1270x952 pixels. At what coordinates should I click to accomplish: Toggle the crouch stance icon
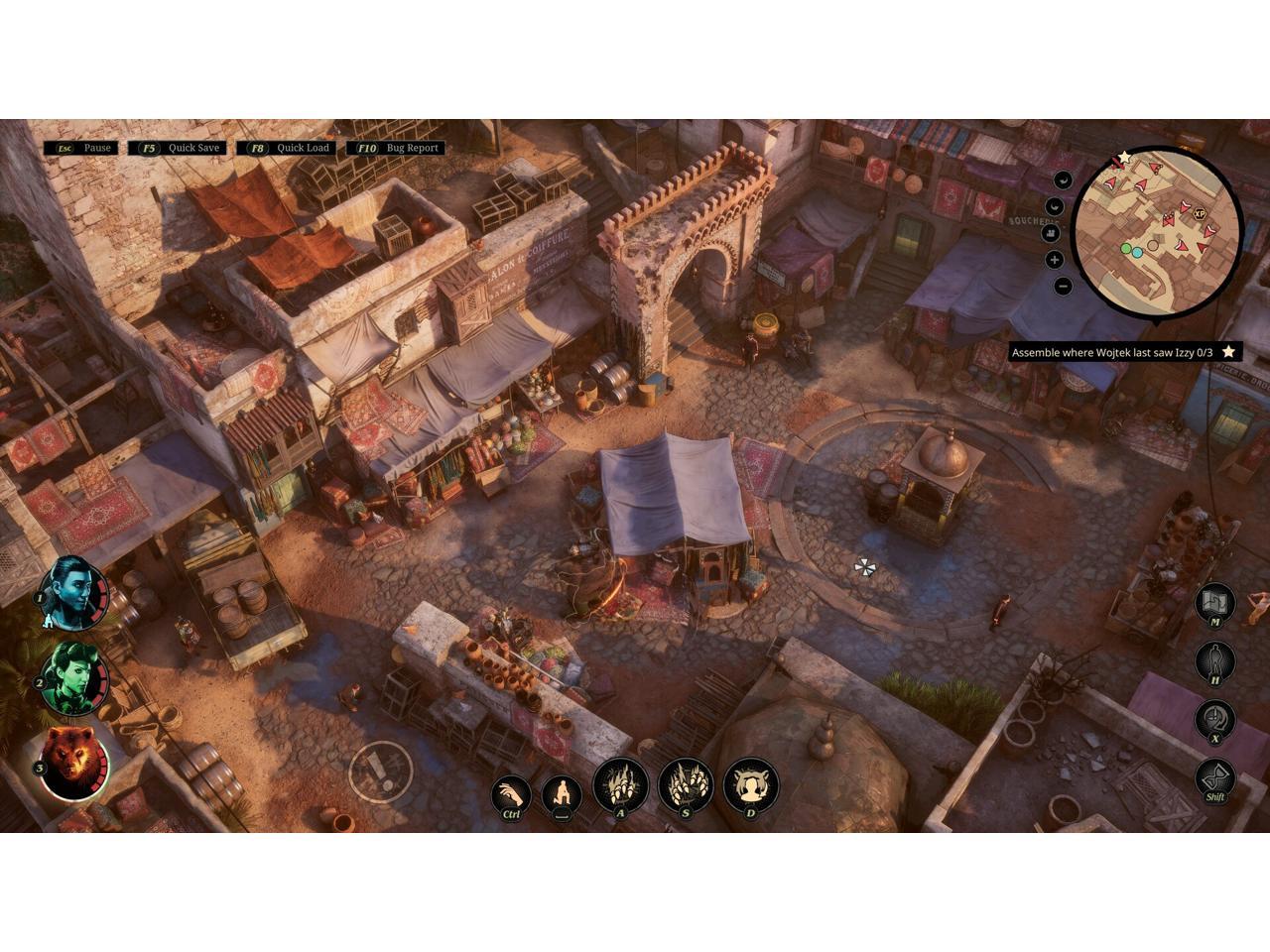[562, 795]
